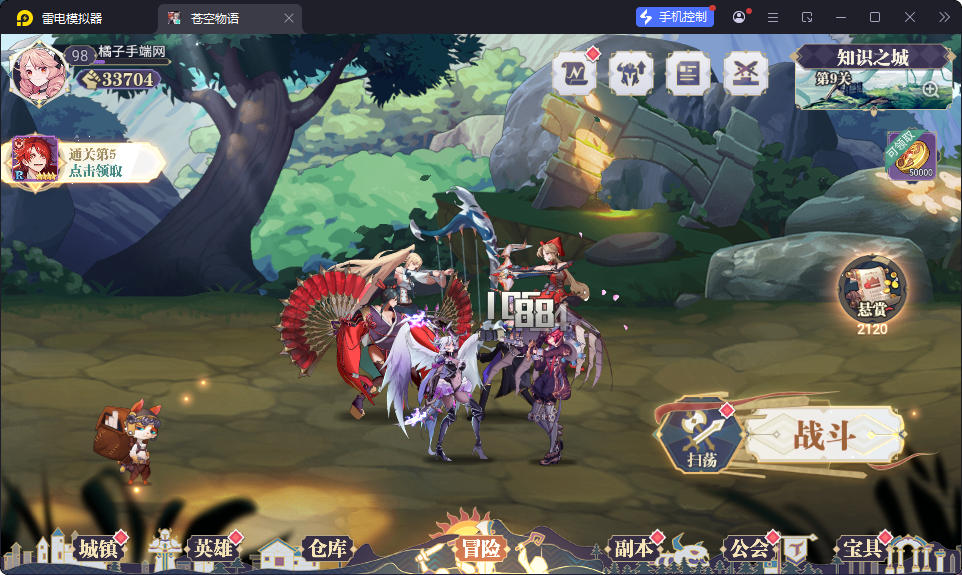Open the 宝具 treasure tab

[862, 548]
